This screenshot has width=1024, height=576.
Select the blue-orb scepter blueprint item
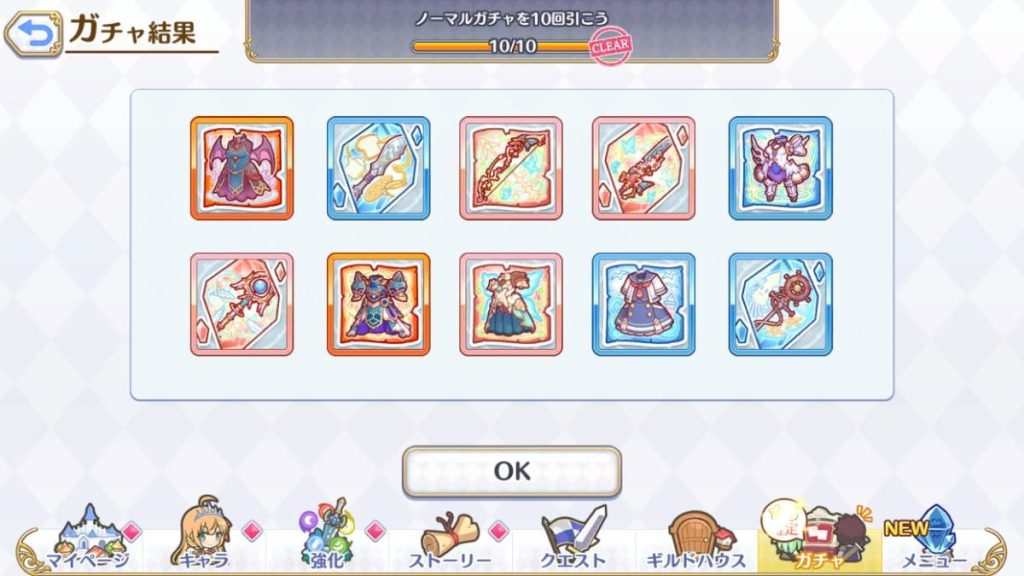242,304
